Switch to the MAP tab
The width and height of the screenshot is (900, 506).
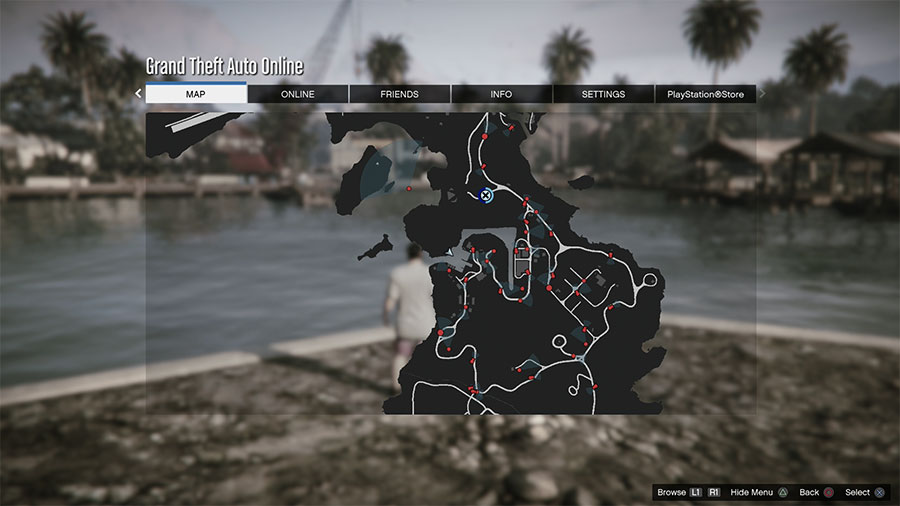pyautogui.click(x=196, y=94)
